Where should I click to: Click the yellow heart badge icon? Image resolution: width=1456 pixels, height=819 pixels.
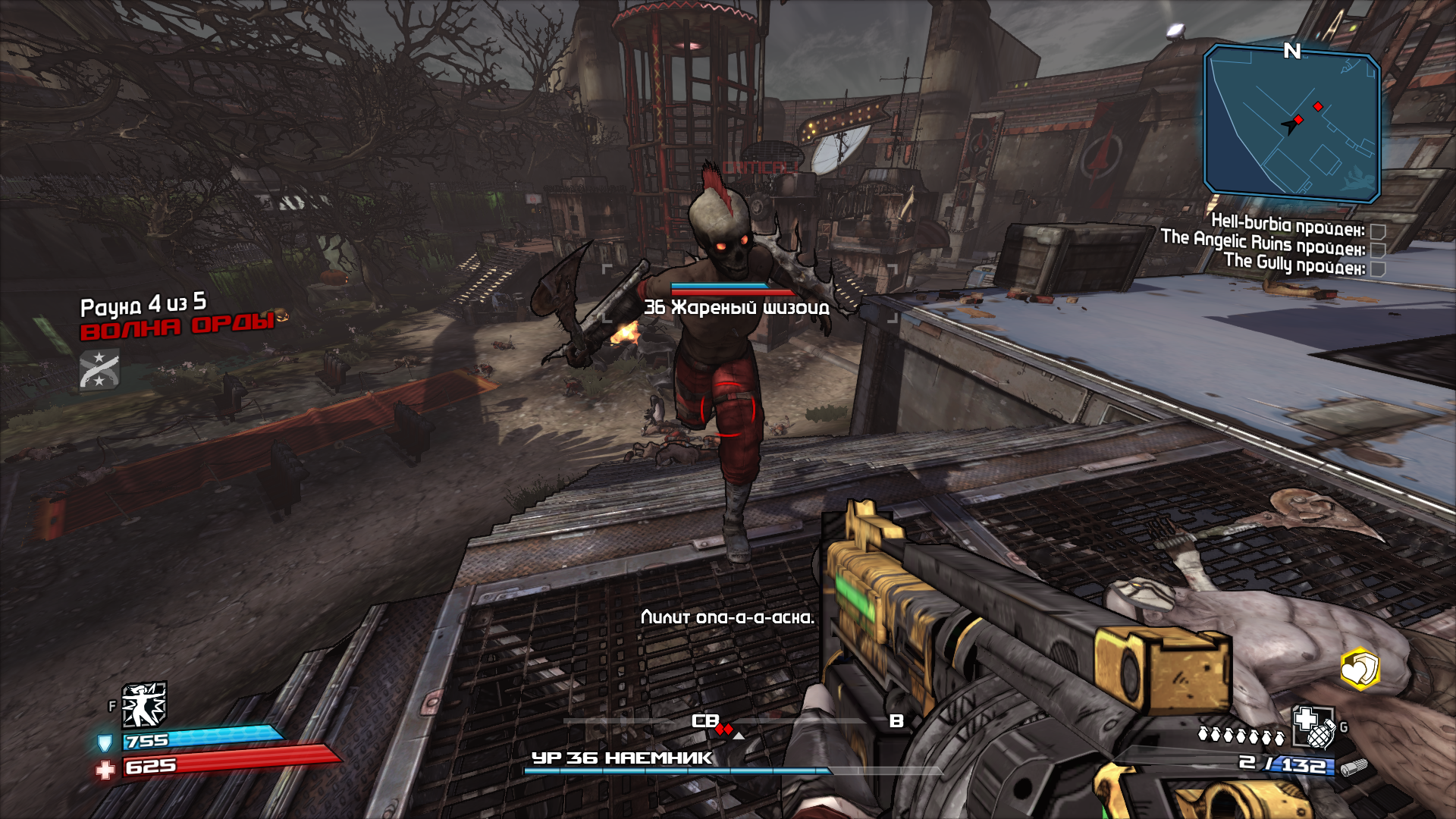pyautogui.click(x=1359, y=669)
